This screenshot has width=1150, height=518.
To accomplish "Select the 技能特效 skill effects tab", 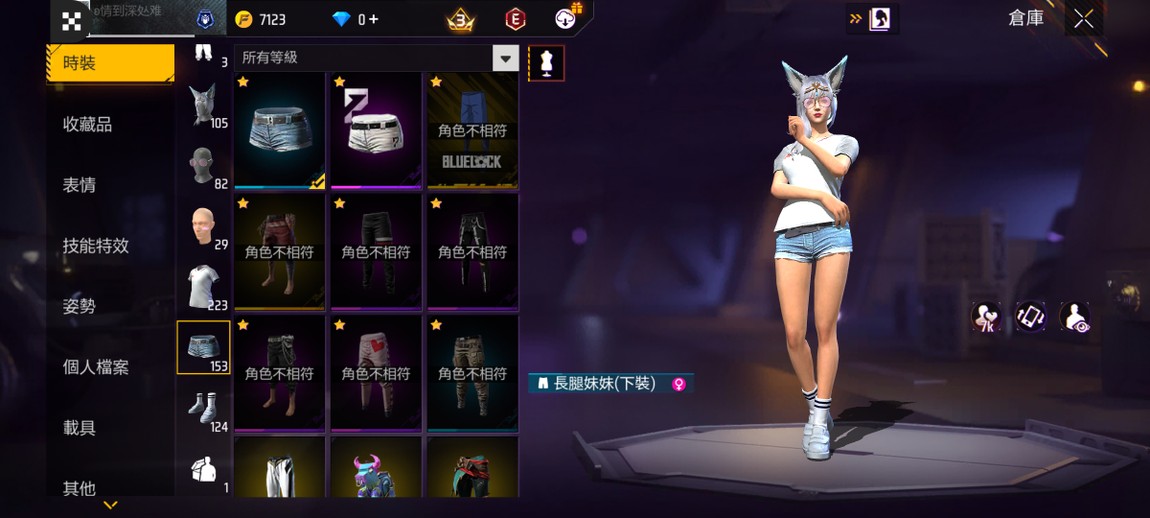I will [x=96, y=245].
